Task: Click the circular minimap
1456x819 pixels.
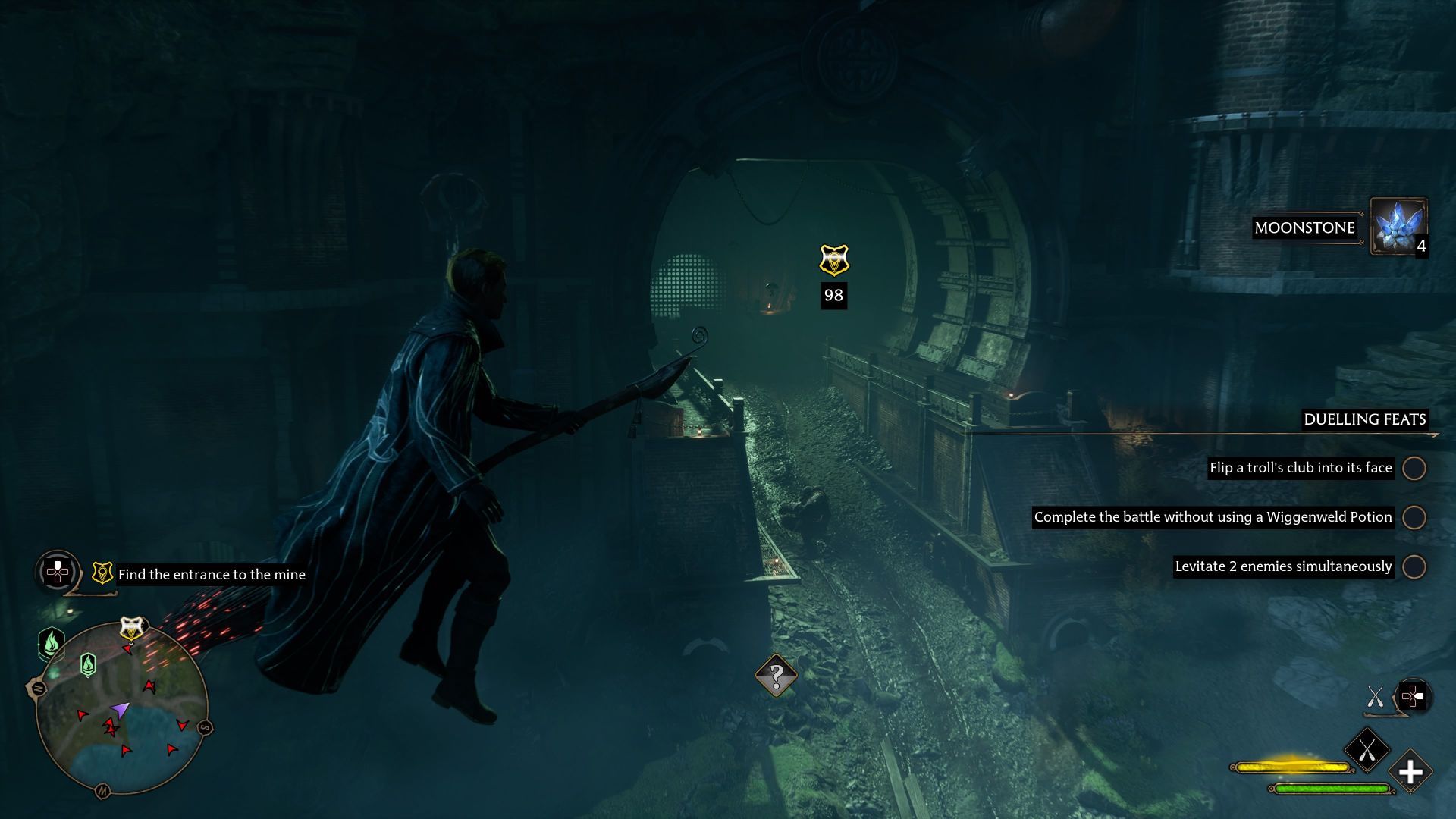Action: (x=121, y=709)
